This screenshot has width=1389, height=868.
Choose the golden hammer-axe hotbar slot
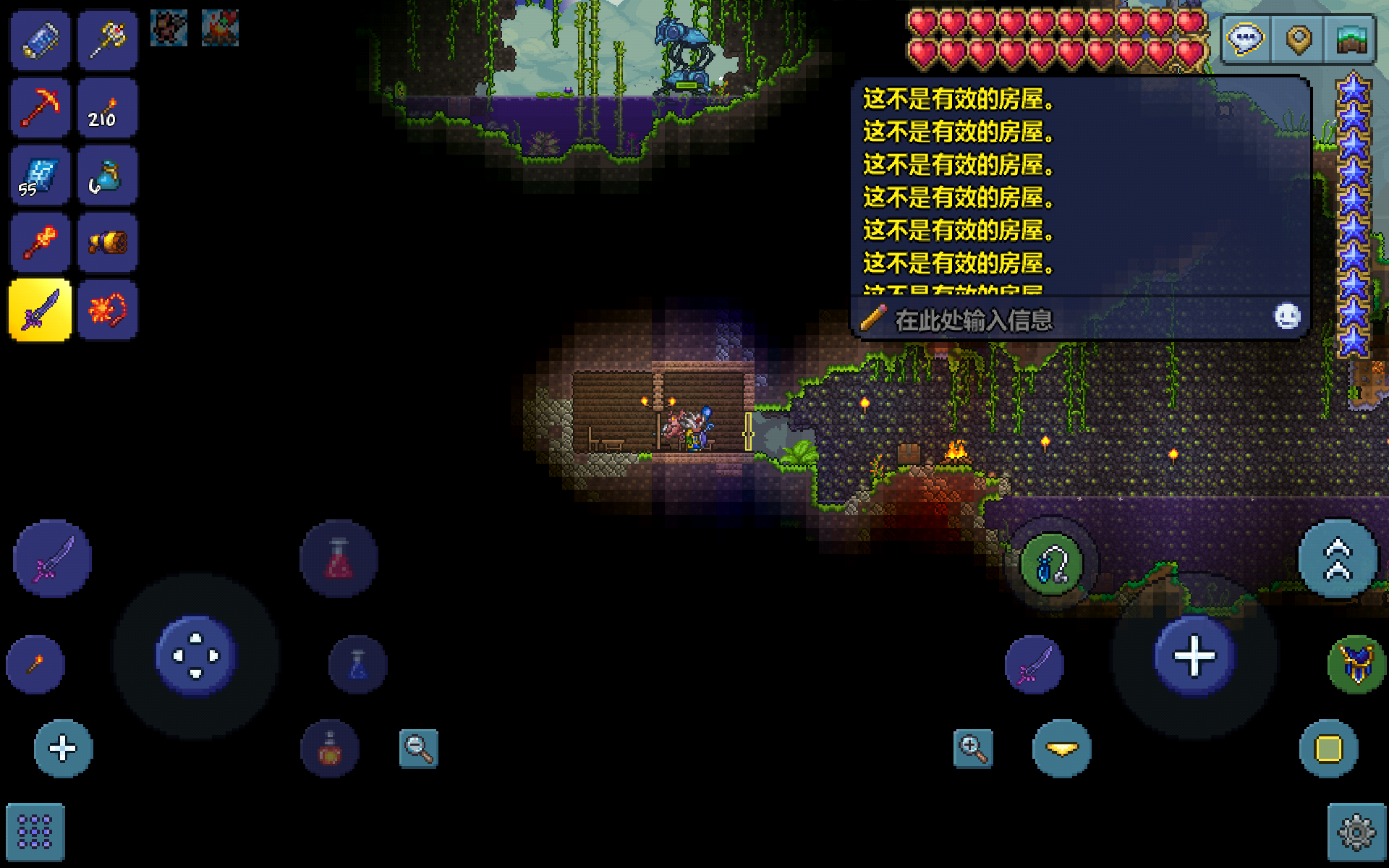pos(108,41)
